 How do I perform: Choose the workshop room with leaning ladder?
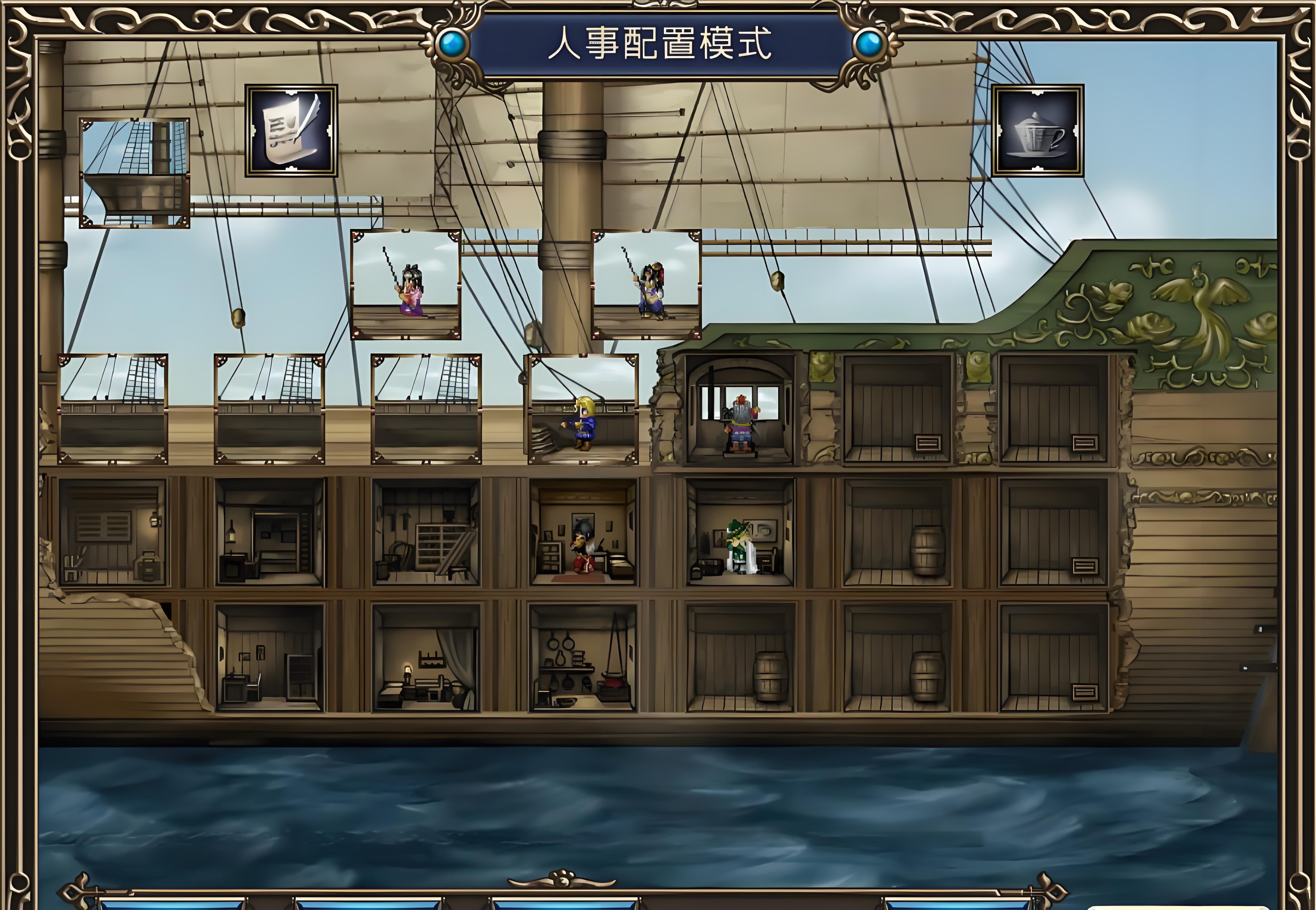[426, 533]
